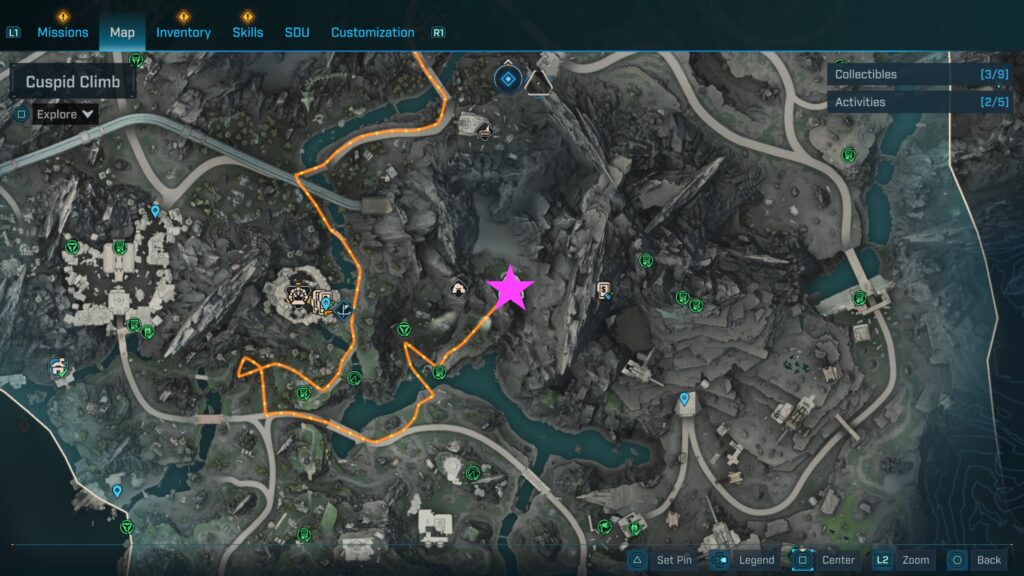Select the pink star map pin
The height and width of the screenshot is (576, 1024).
[510, 288]
